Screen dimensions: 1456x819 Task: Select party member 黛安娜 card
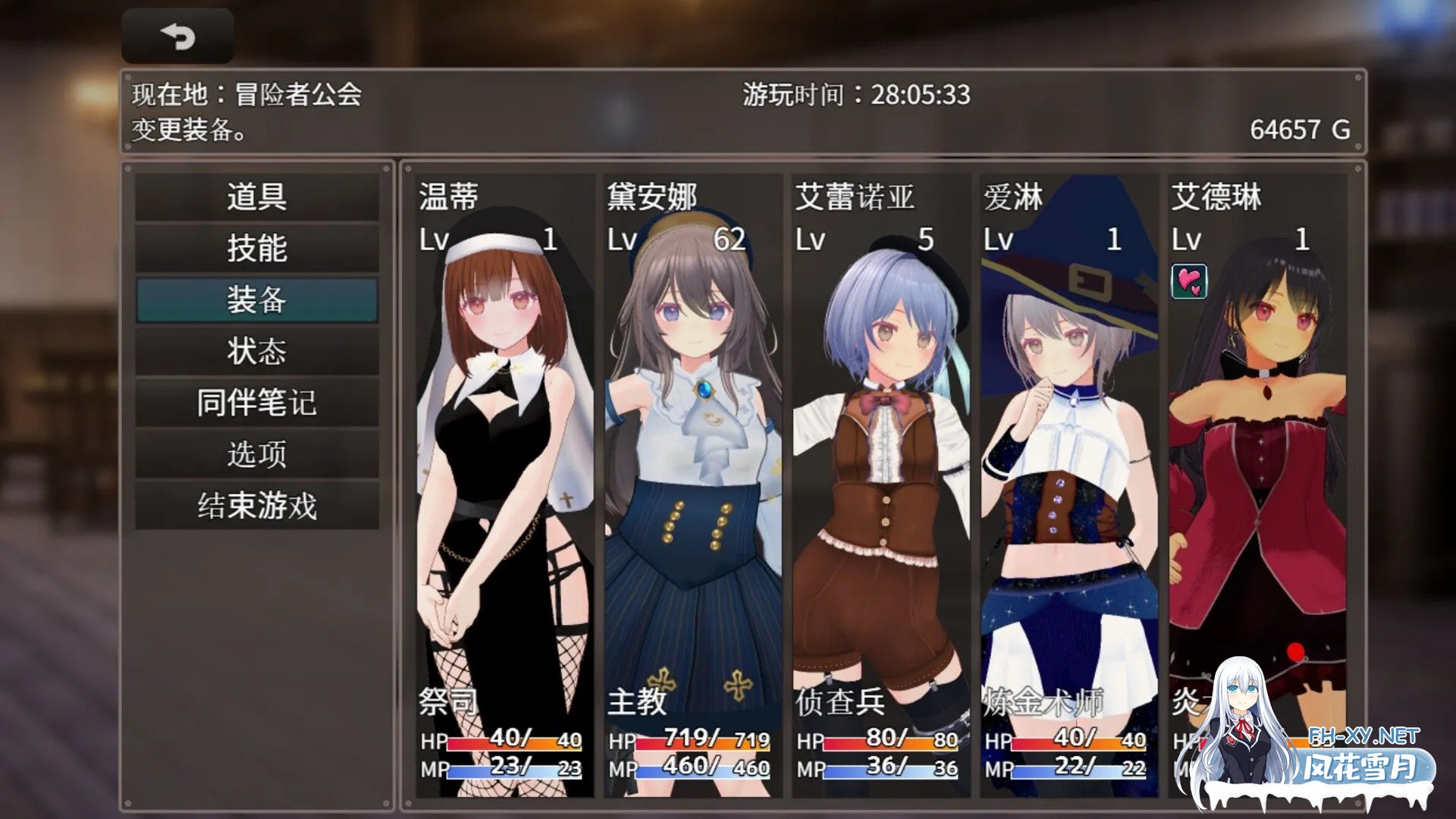[x=692, y=485]
